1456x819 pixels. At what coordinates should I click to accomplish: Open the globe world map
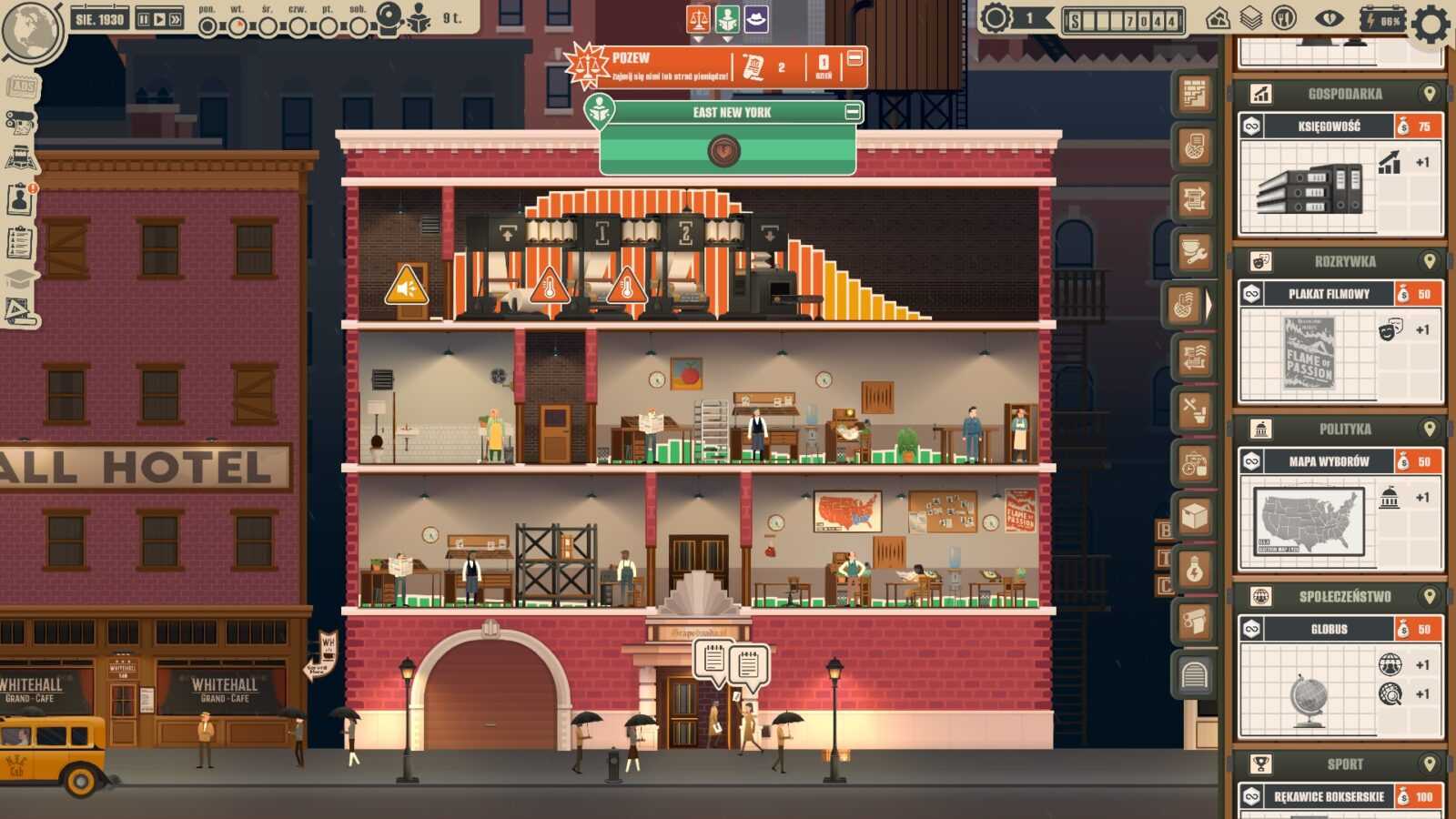(31, 30)
